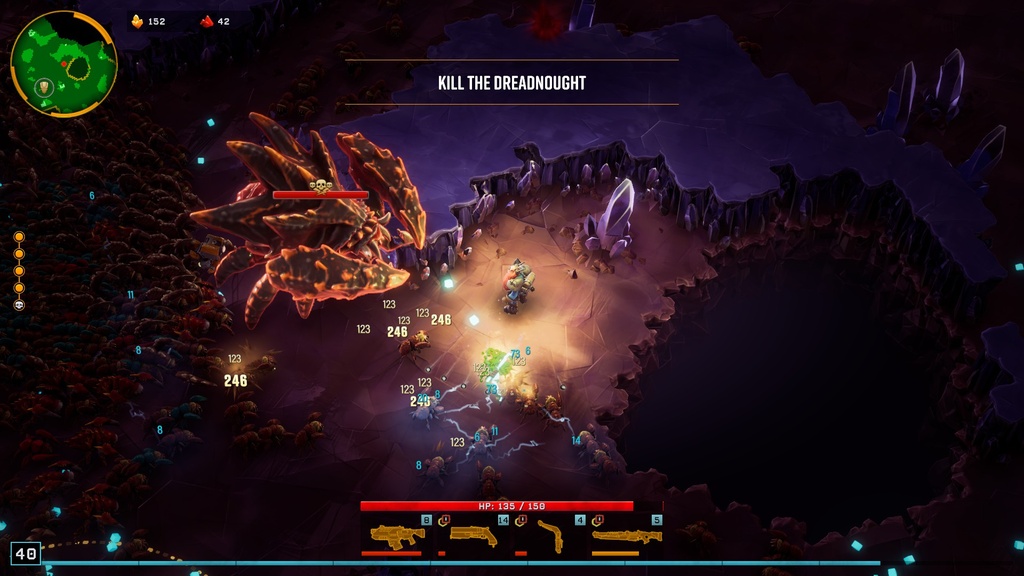Click the skull marker on stage tracker
Screen dimensions: 1024x576
[19, 304]
